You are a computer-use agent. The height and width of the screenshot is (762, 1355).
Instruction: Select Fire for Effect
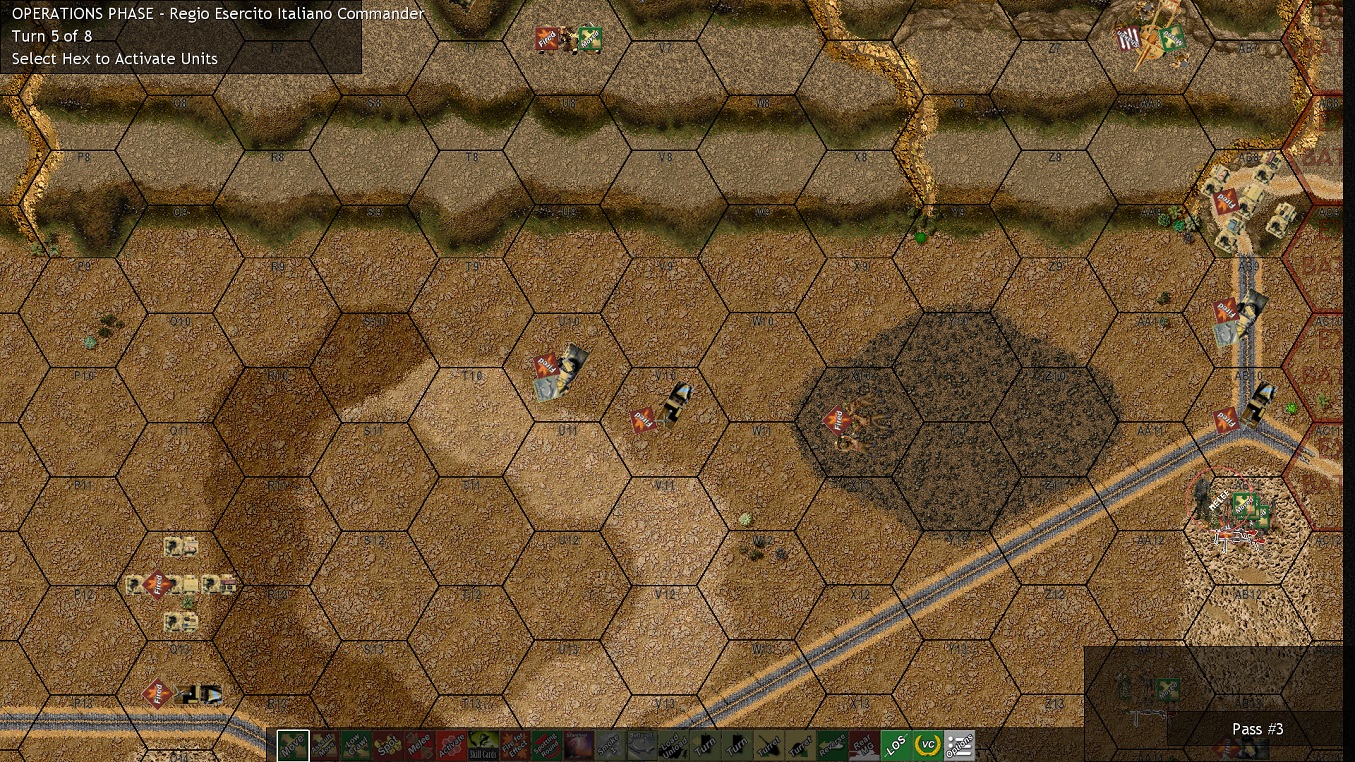point(514,745)
